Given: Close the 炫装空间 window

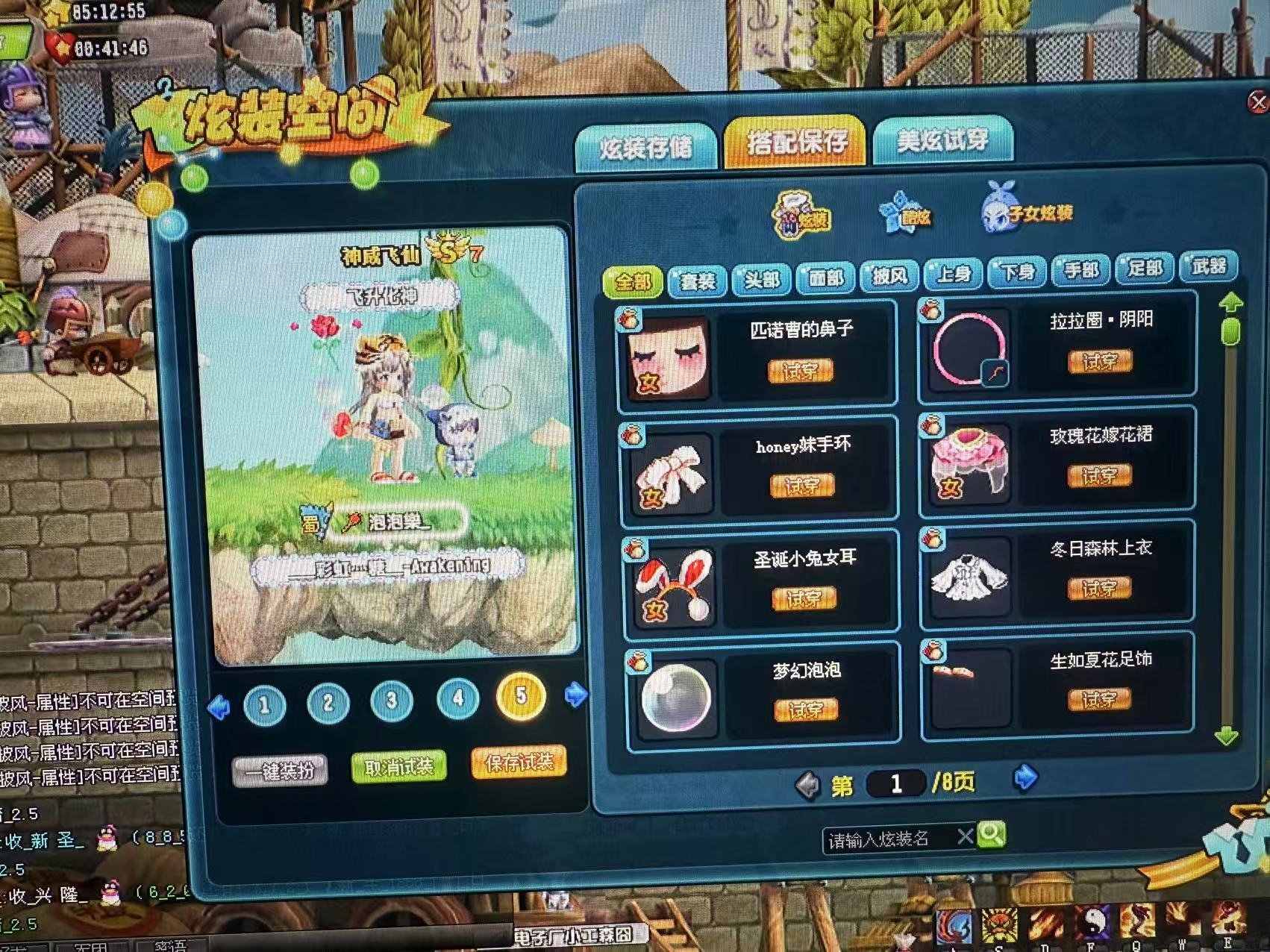Looking at the screenshot, I should pos(1259,102).
